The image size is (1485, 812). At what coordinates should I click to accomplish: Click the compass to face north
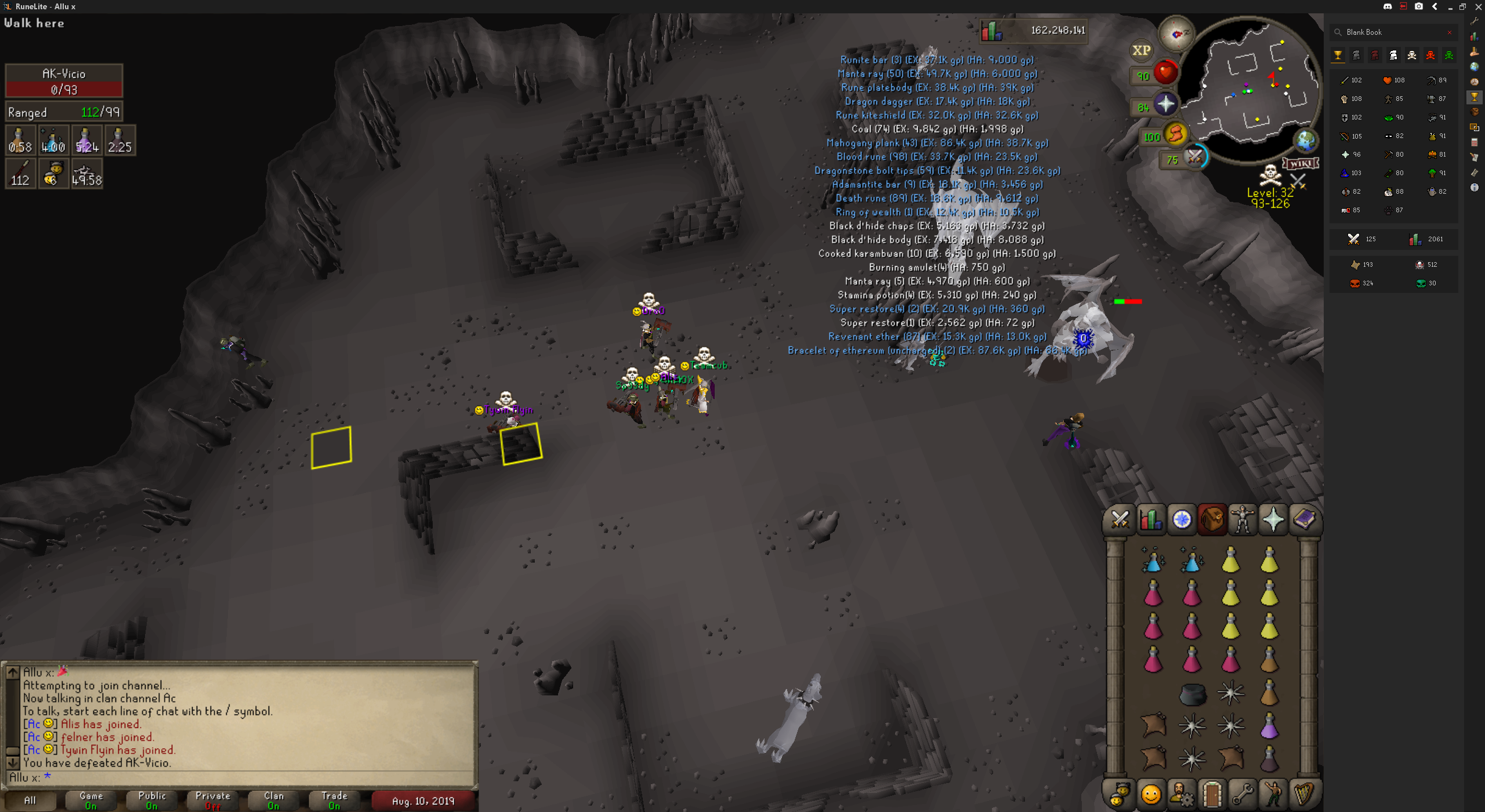coord(1176,34)
